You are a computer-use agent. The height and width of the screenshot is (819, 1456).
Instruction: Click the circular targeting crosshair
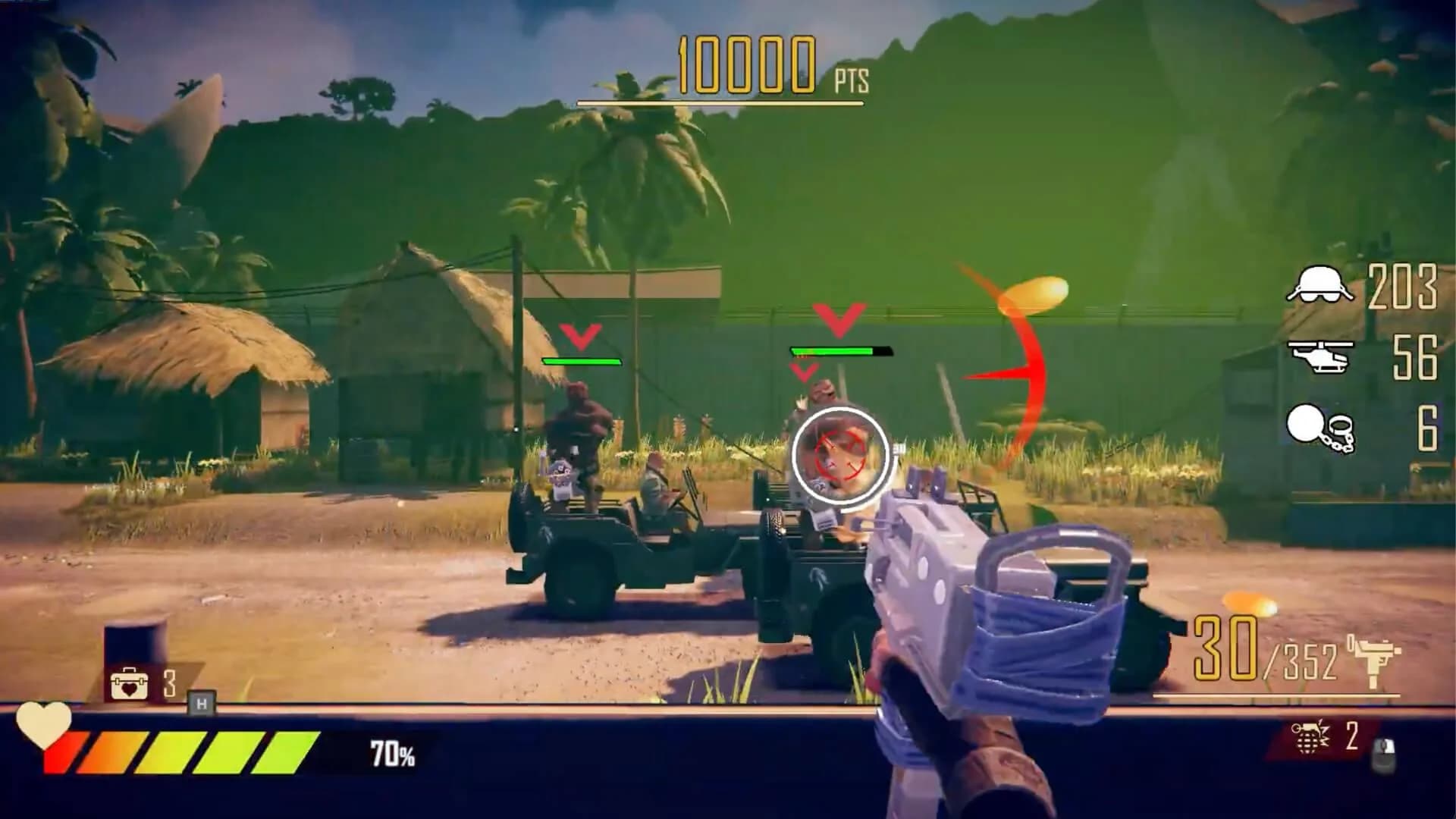click(x=840, y=453)
